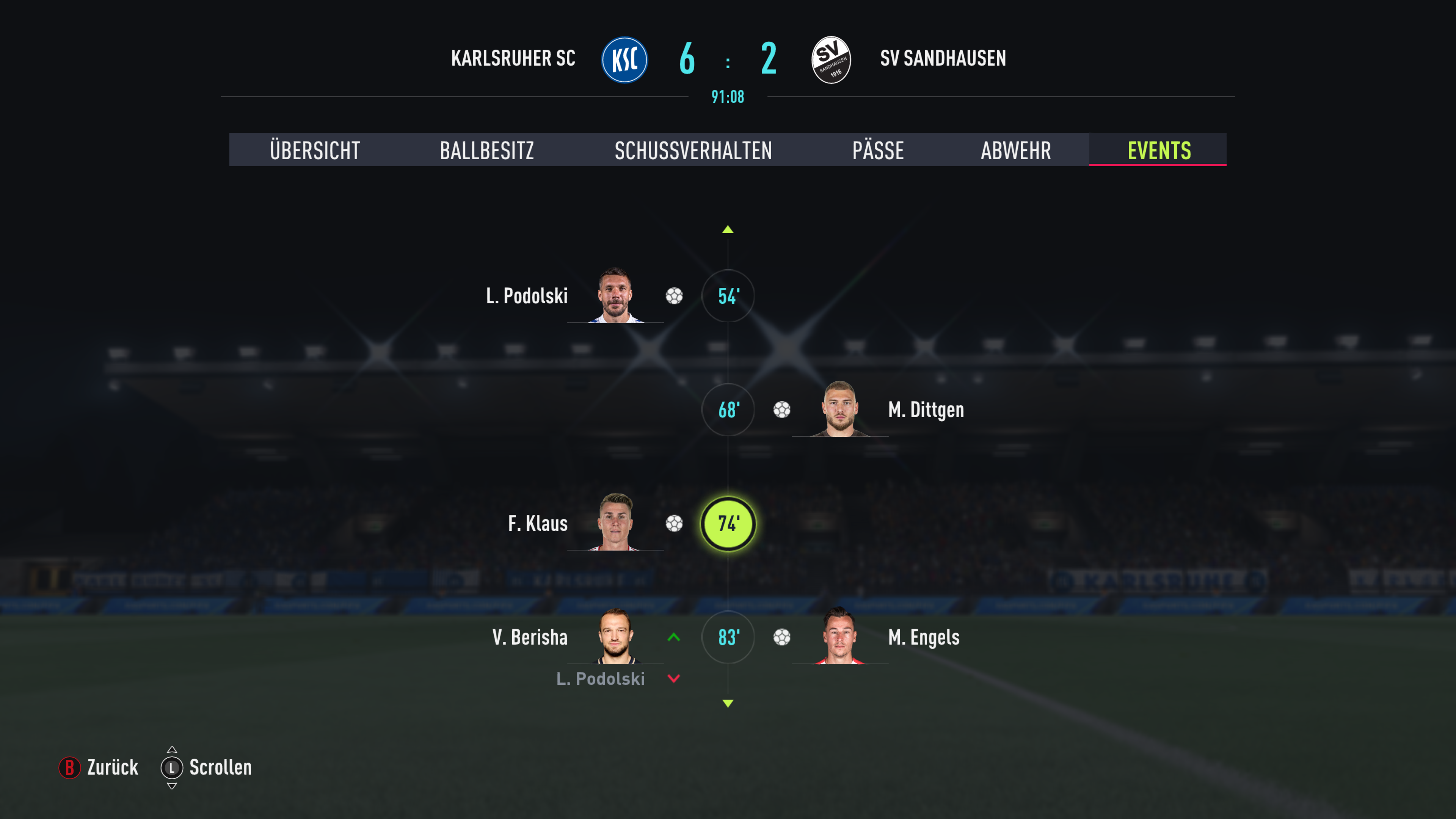Select L. Podolski goal portrait at 54'
Screen dimensions: 1456x819
point(615,295)
